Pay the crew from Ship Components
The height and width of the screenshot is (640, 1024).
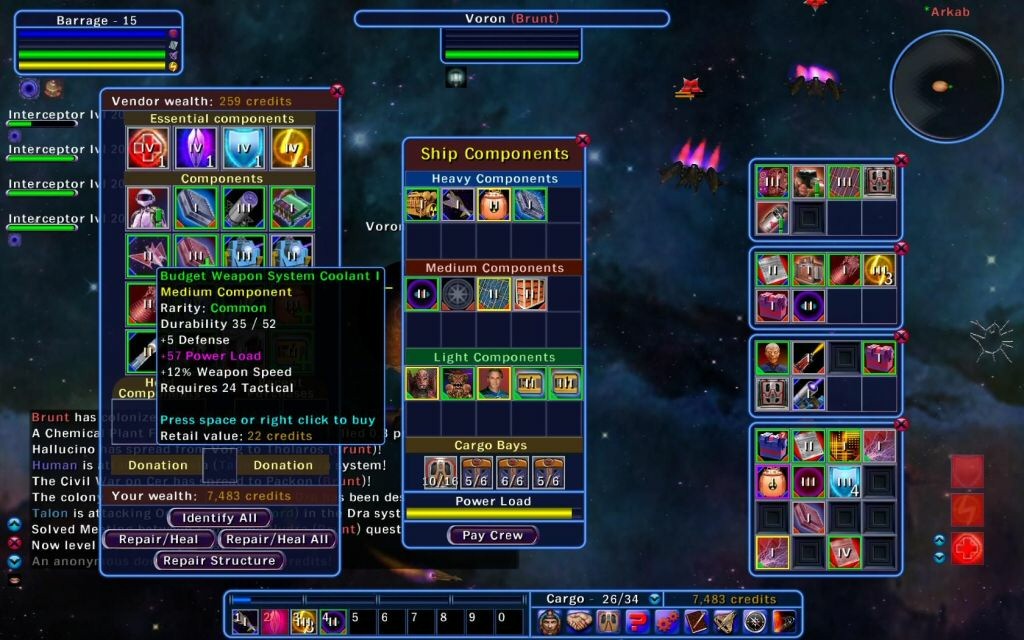point(493,535)
